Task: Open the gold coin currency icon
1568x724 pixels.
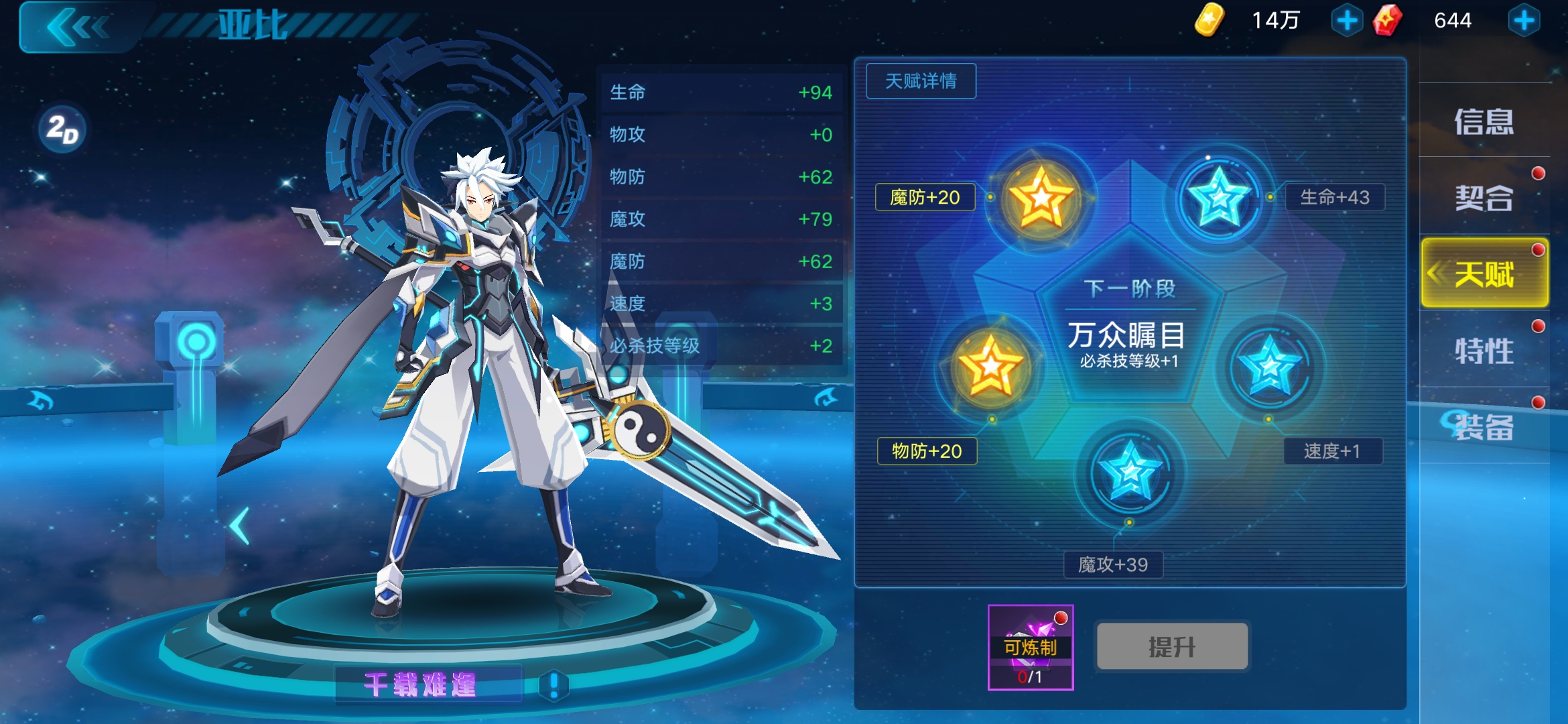Action: [x=1210, y=20]
